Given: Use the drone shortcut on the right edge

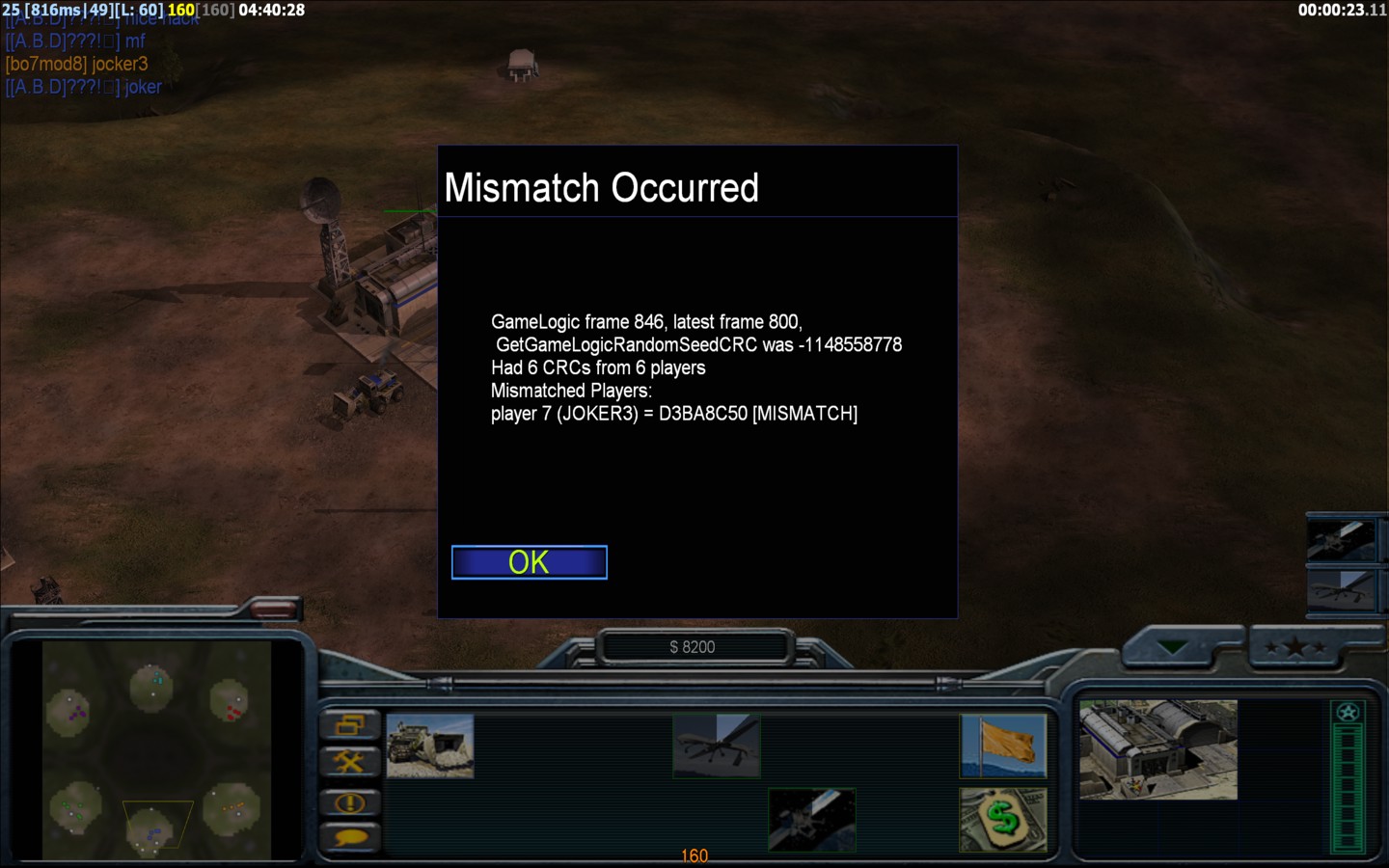Looking at the screenshot, I should click(x=1341, y=587).
